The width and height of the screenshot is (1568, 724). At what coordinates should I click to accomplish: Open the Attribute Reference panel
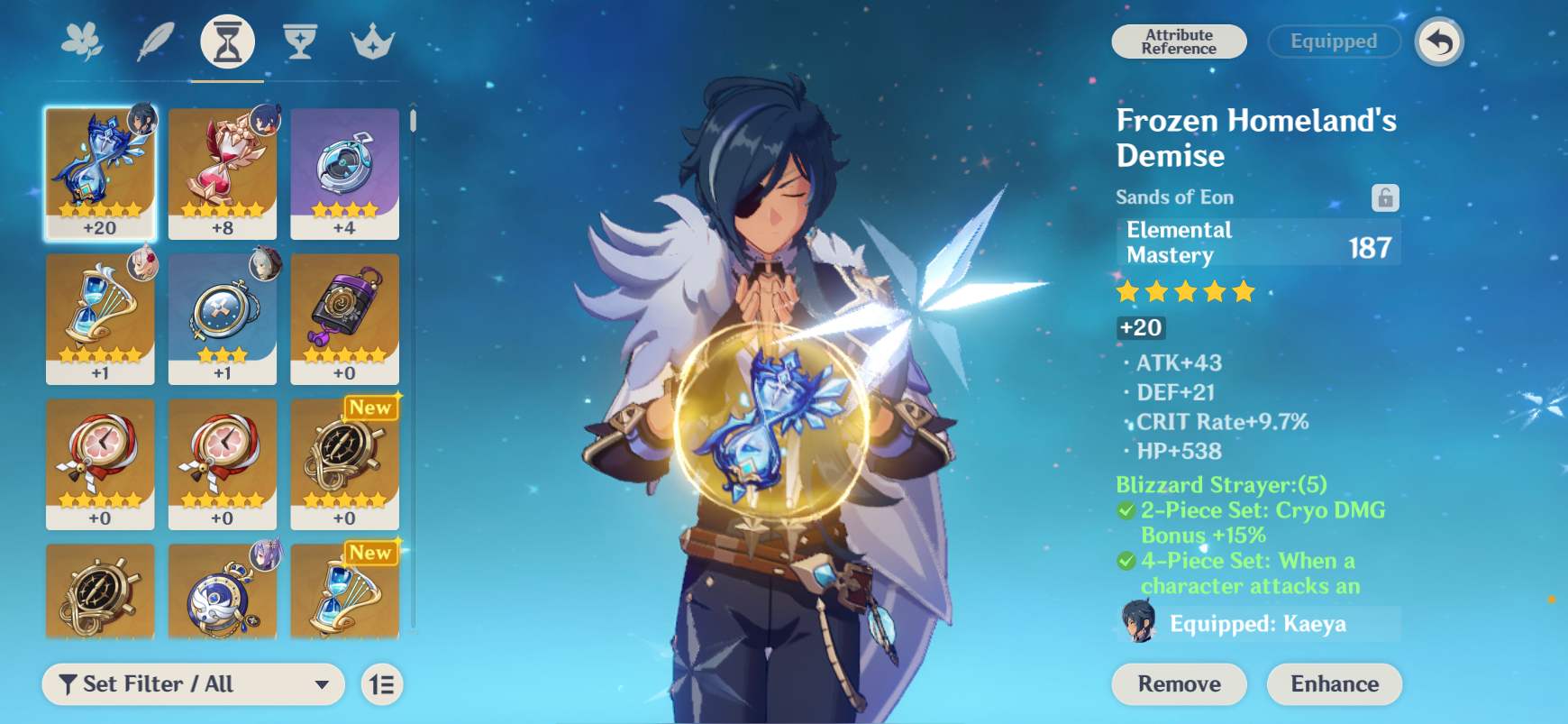pyautogui.click(x=1178, y=41)
